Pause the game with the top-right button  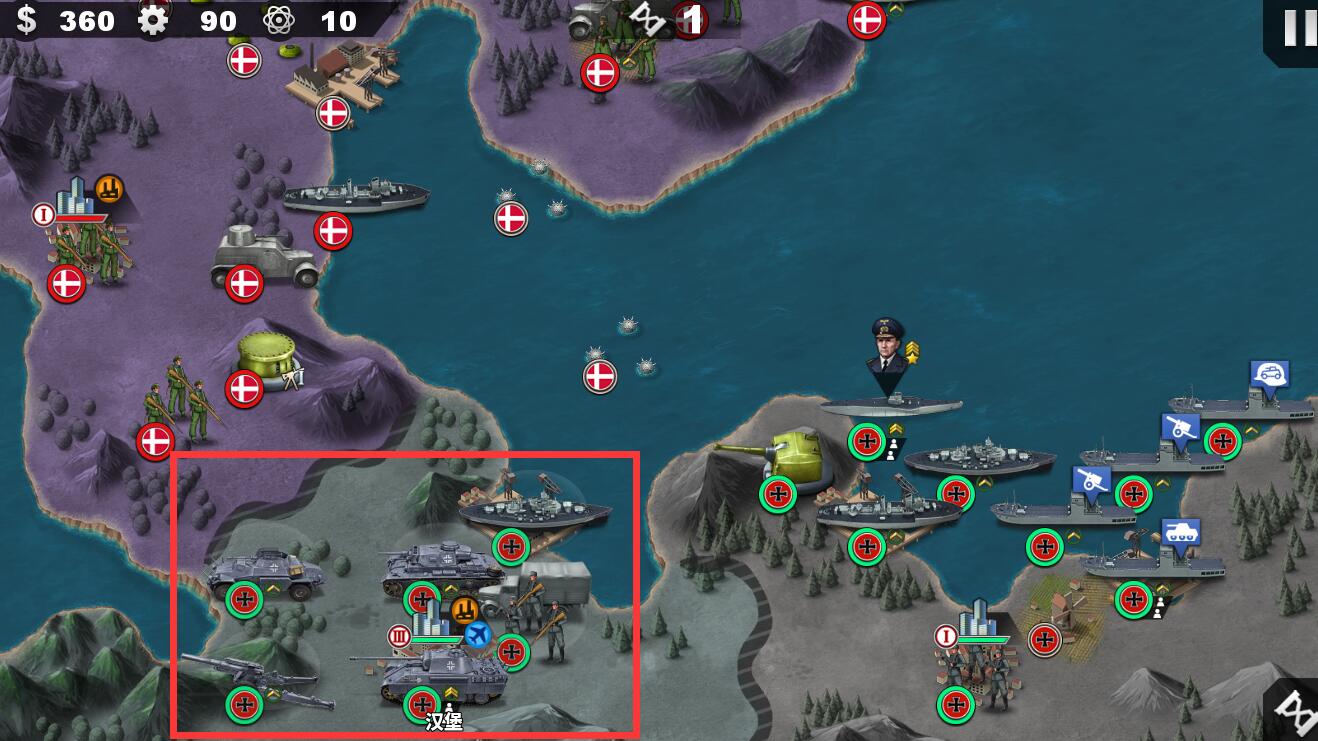point(1298,27)
